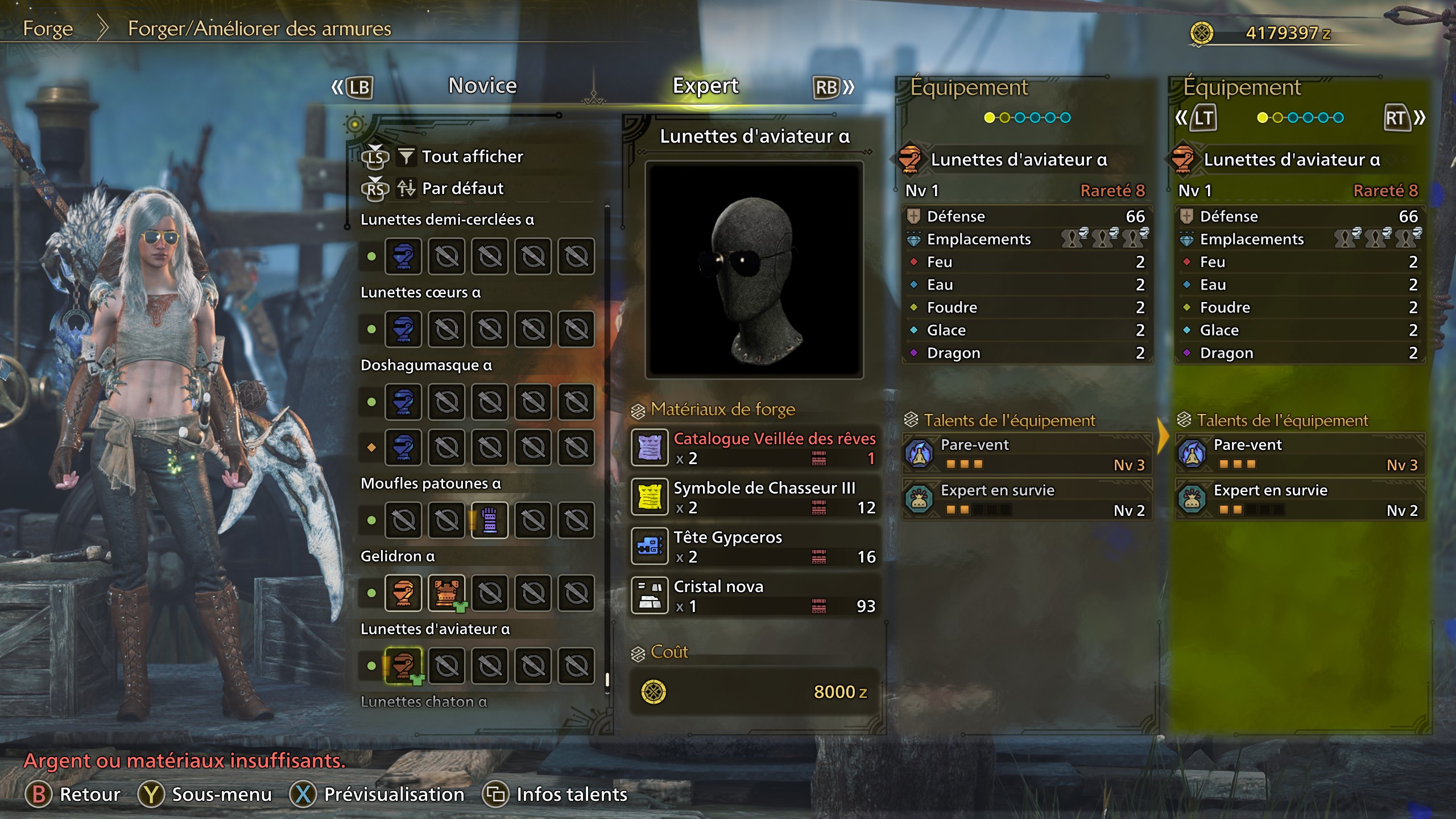Switch to the Expert tab
This screenshot has height=819, width=1456.
[706, 85]
